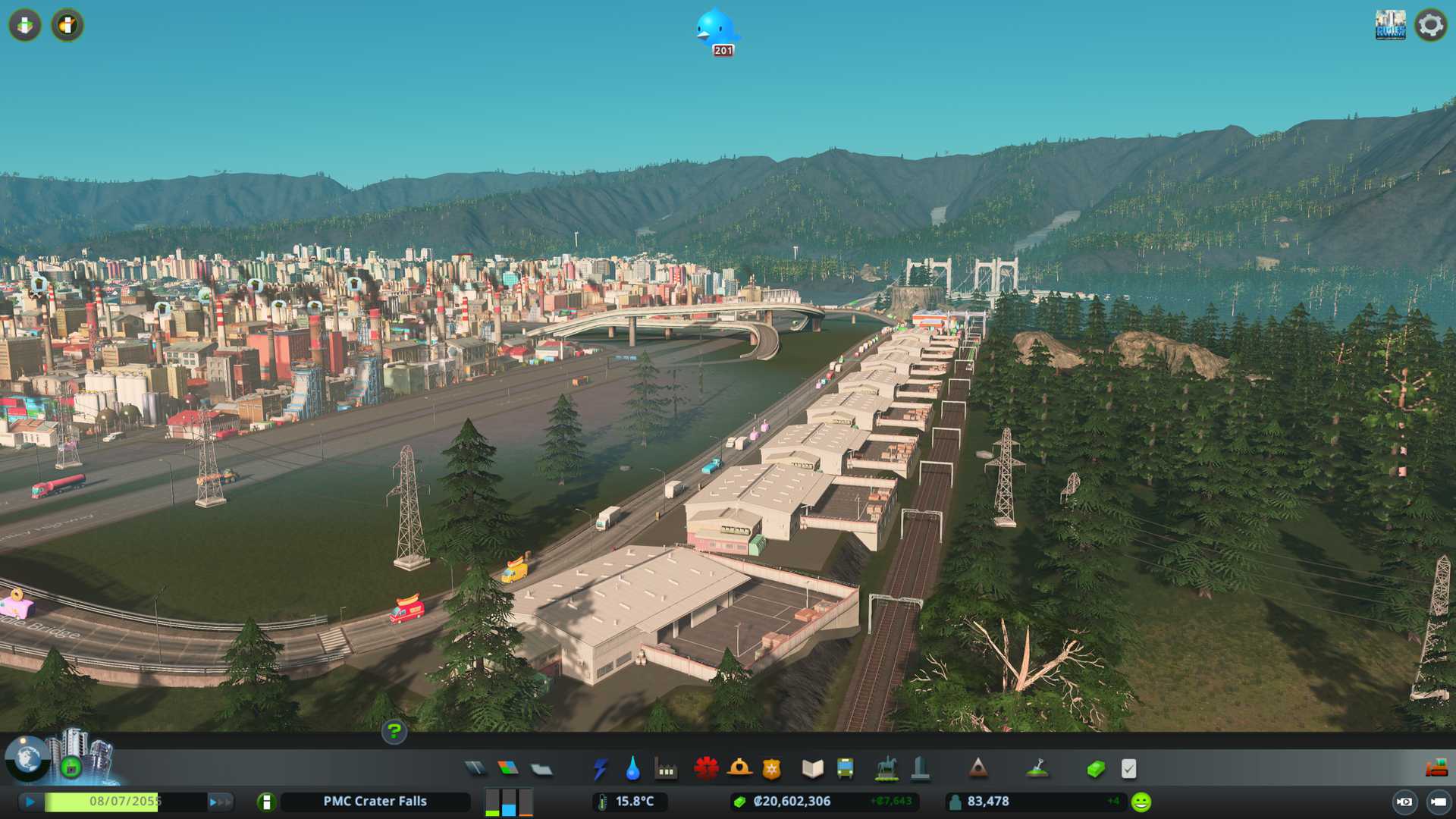This screenshot has width=1456, height=819.
Task: Open the globe info views button
Action: [x=27, y=758]
